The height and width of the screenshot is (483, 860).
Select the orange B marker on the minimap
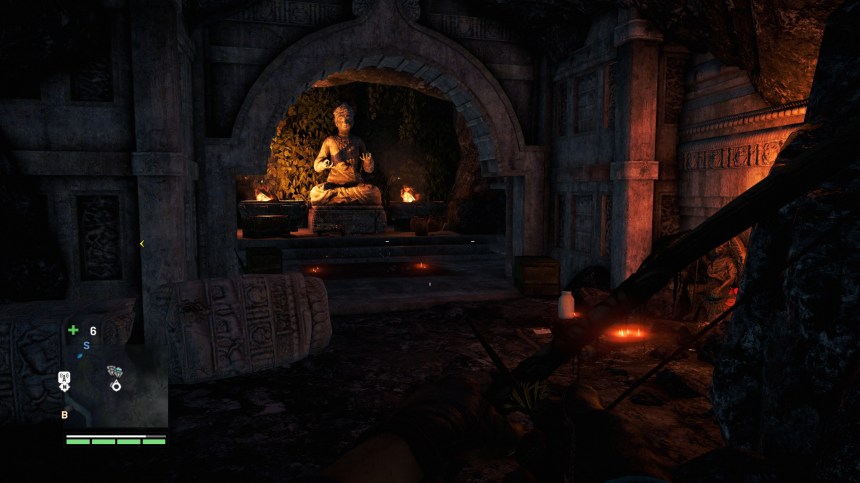pos(65,414)
